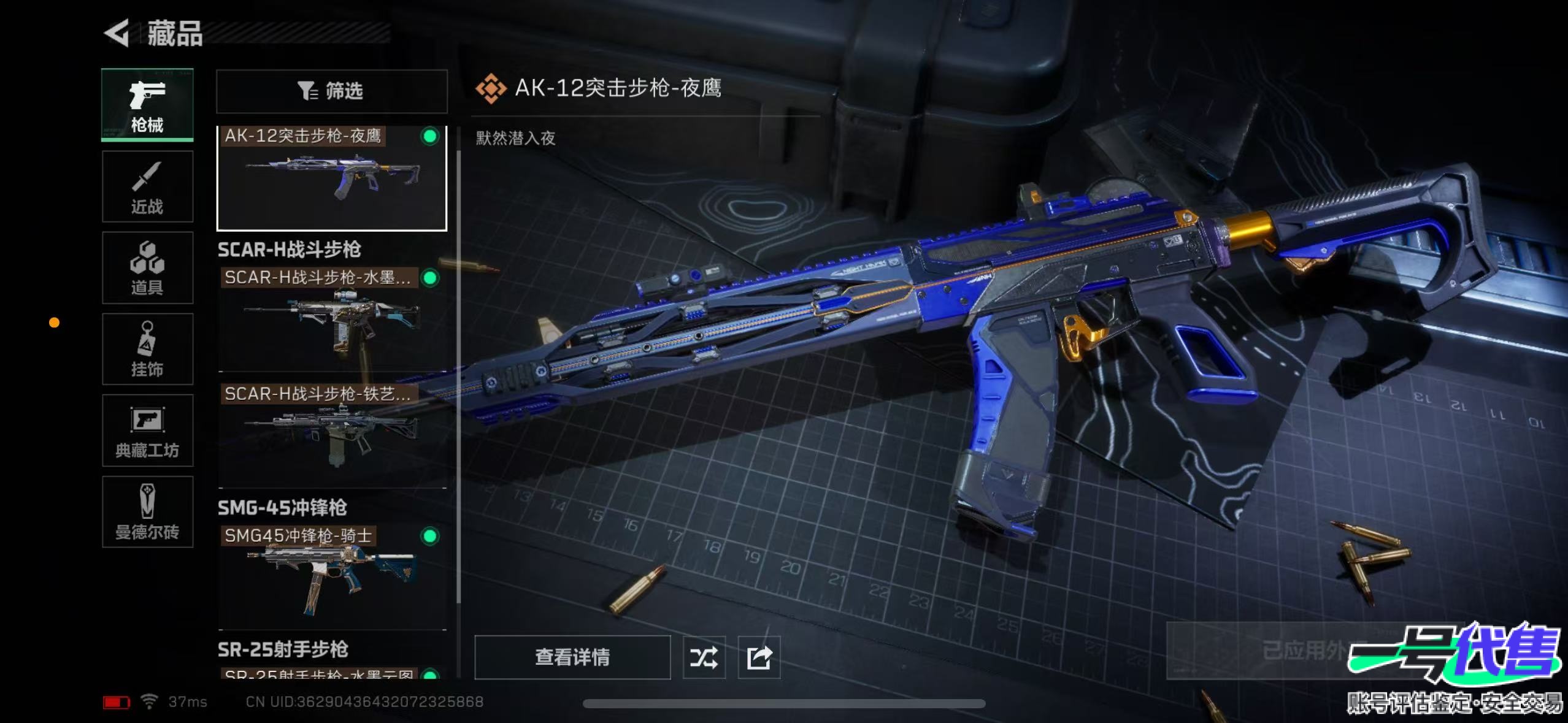
Task: Switch to the 曼德尔砖 category
Action: tap(147, 511)
